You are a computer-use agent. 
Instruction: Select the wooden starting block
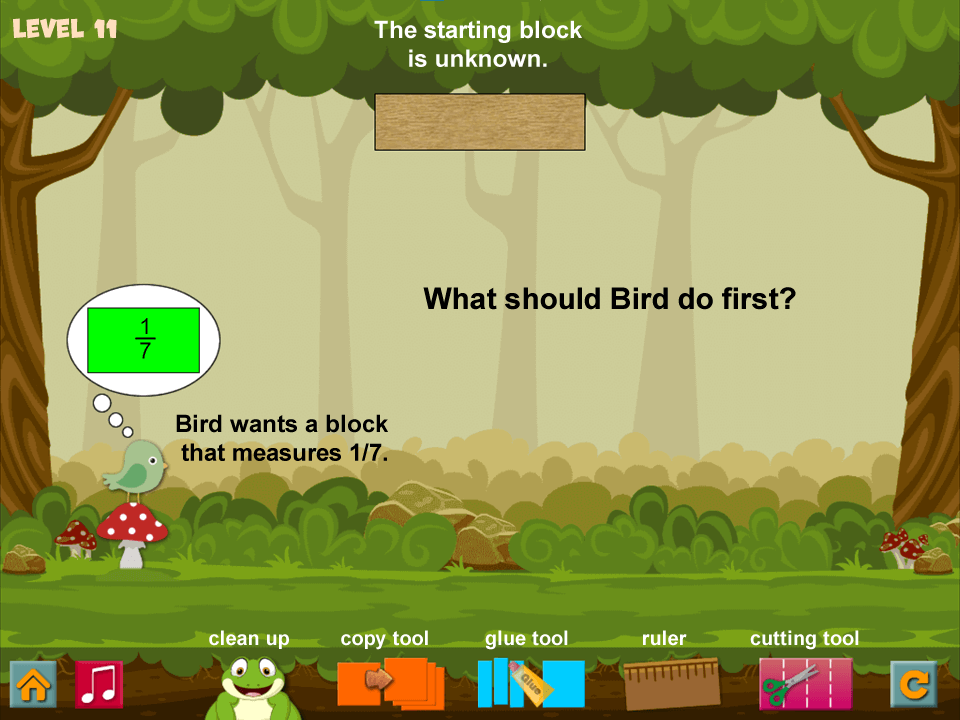(479, 122)
